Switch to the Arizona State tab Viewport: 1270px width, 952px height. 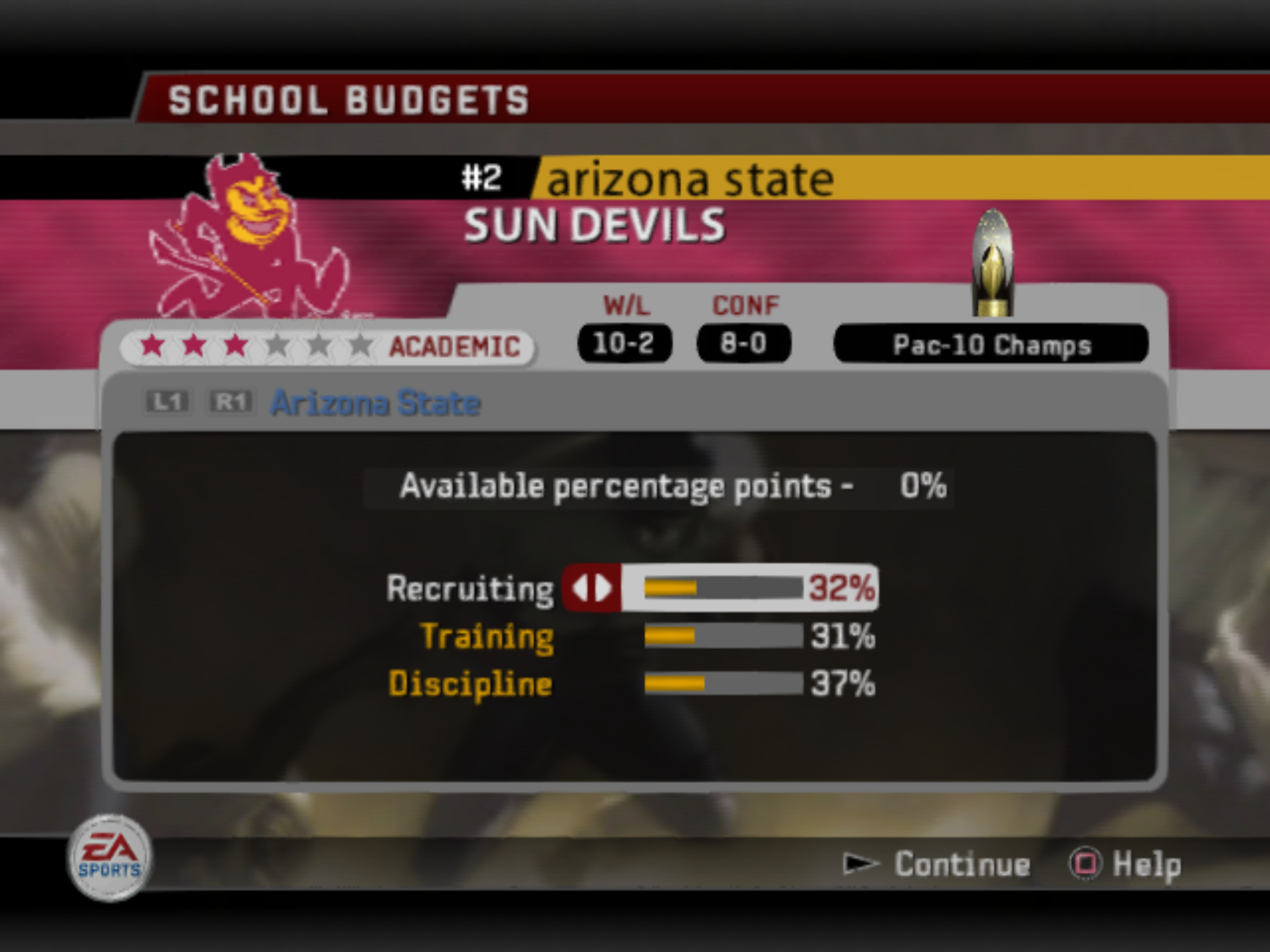pos(374,402)
